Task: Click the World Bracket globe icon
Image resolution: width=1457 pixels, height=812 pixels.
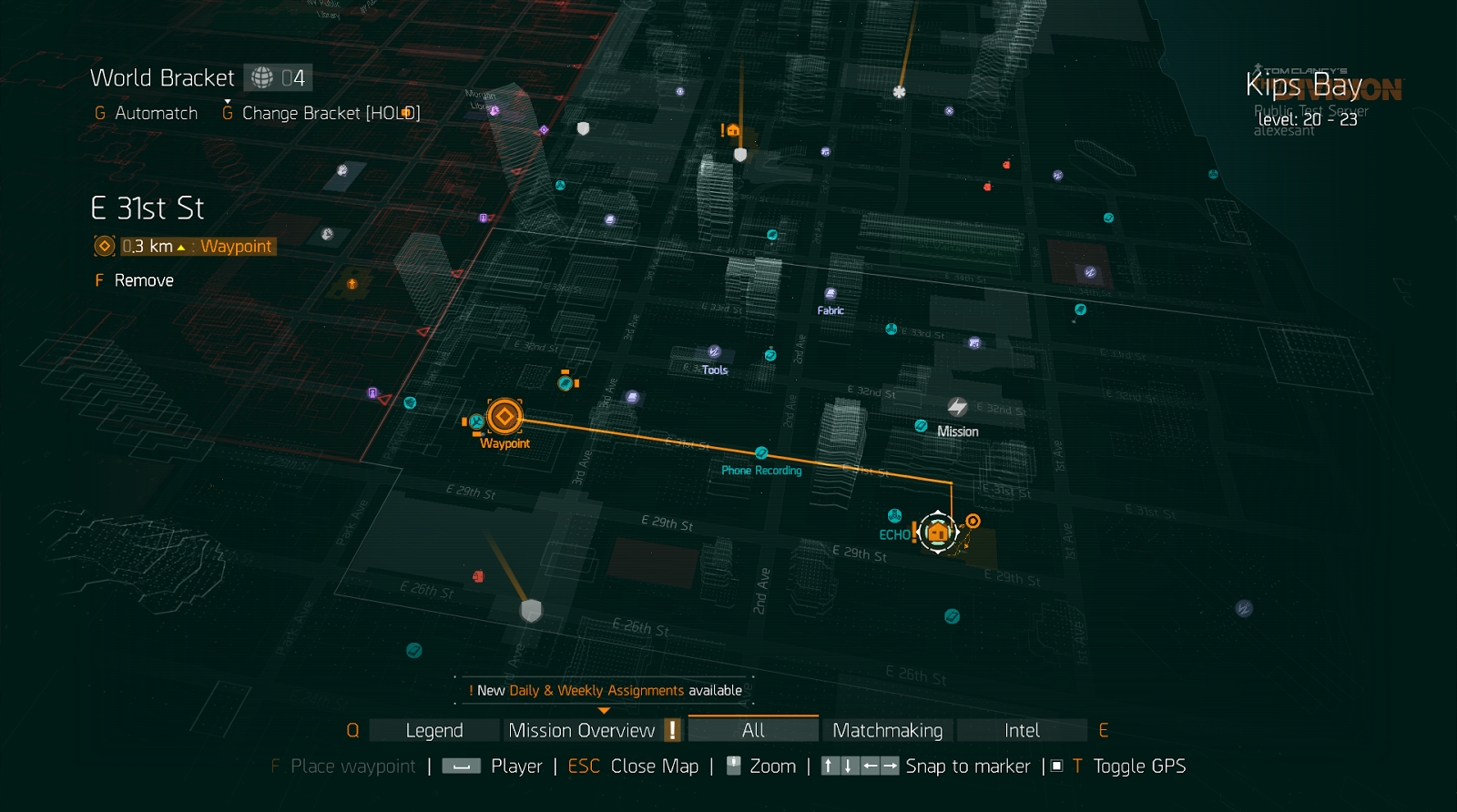Action: (x=263, y=76)
